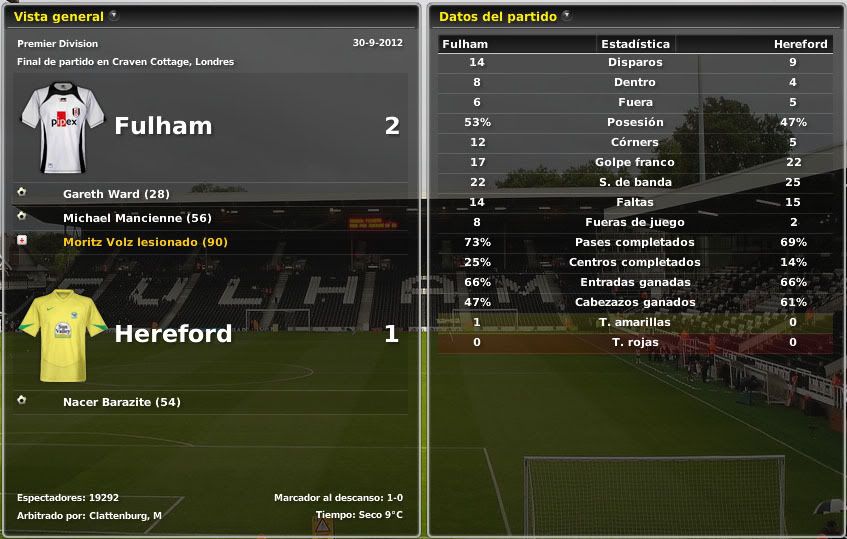The image size is (847, 539).
Task: Select the T. amarillas statistic row
Action: [x=635, y=322]
